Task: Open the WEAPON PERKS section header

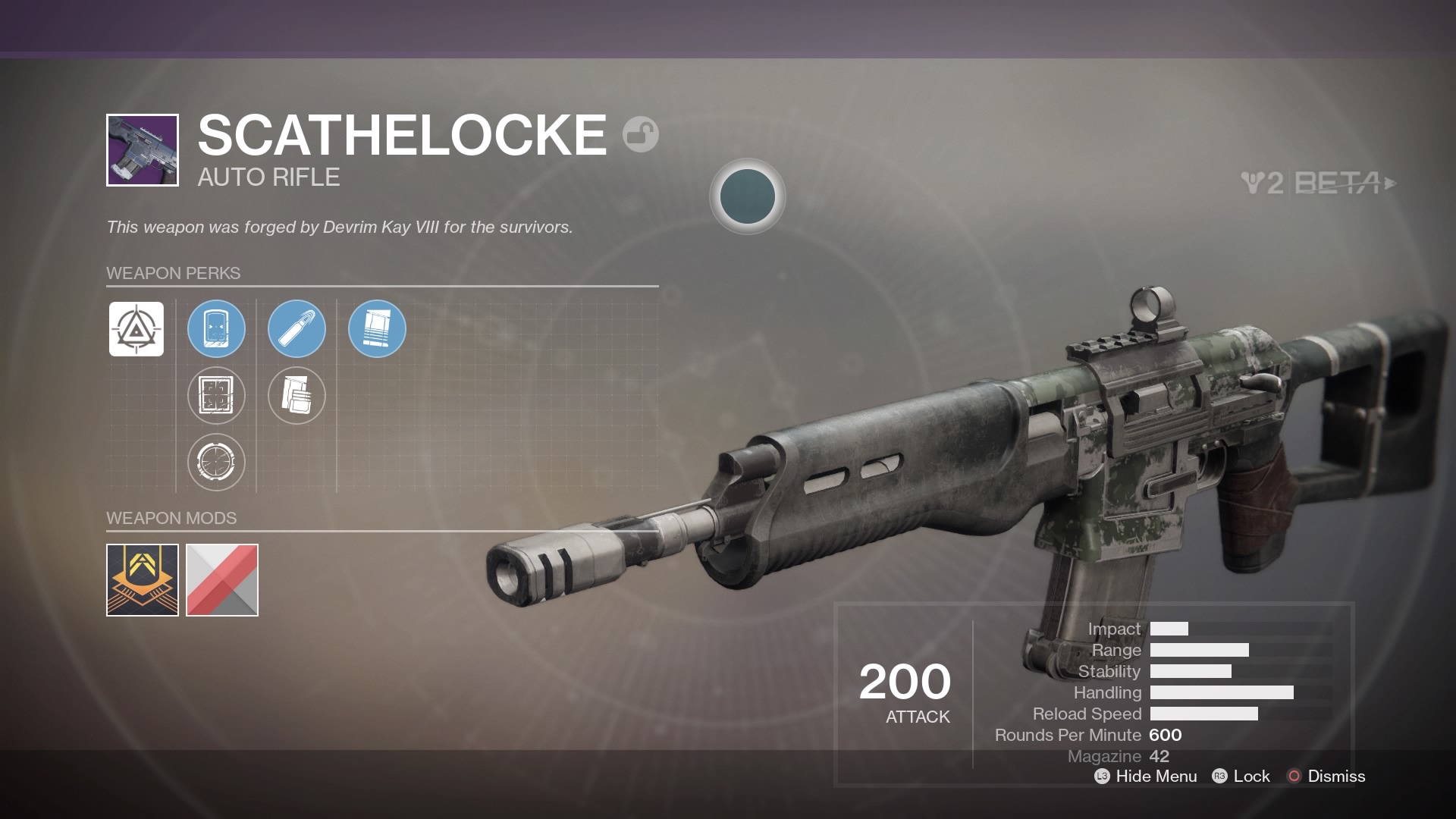Action: pos(172,273)
